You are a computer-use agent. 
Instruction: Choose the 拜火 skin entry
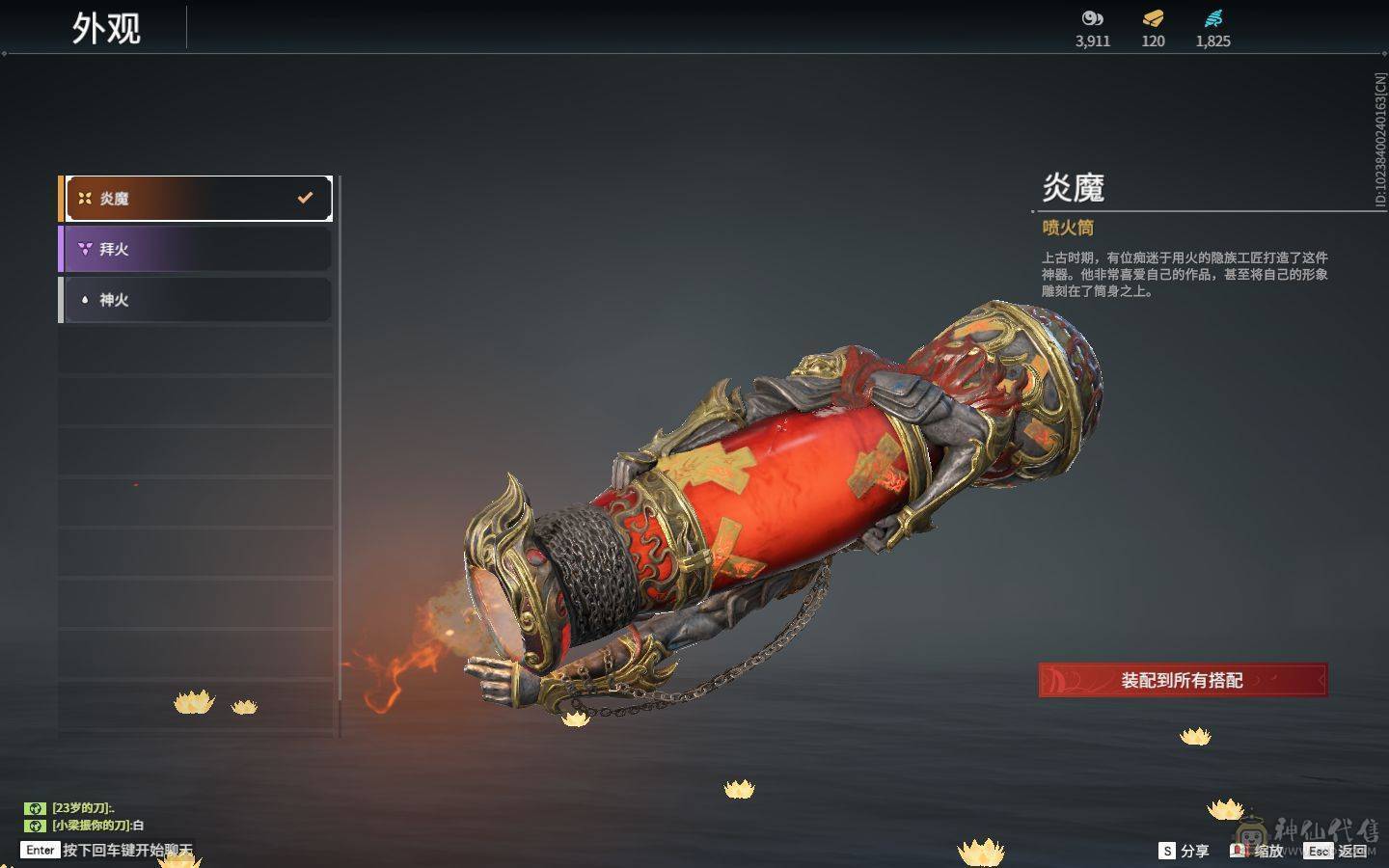click(197, 249)
